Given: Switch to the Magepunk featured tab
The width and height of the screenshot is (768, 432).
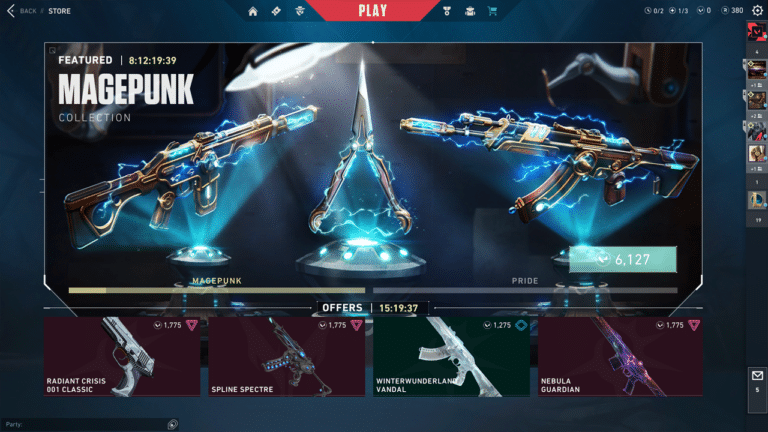Looking at the screenshot, I should (x=217, y=284).
